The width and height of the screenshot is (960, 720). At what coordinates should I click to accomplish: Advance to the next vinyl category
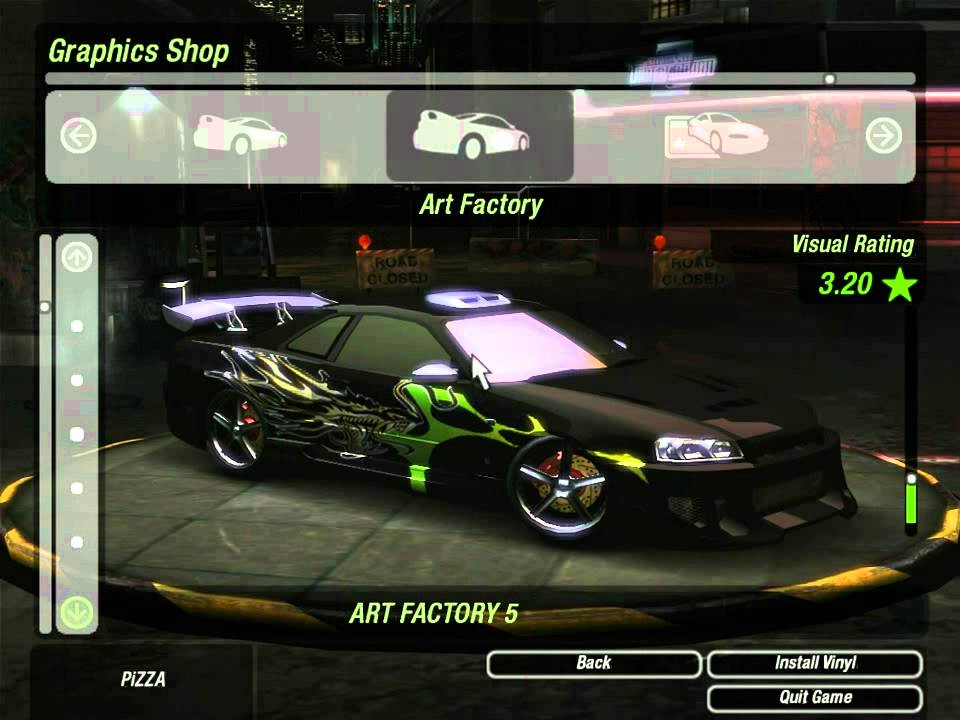(x=883, y=136)
